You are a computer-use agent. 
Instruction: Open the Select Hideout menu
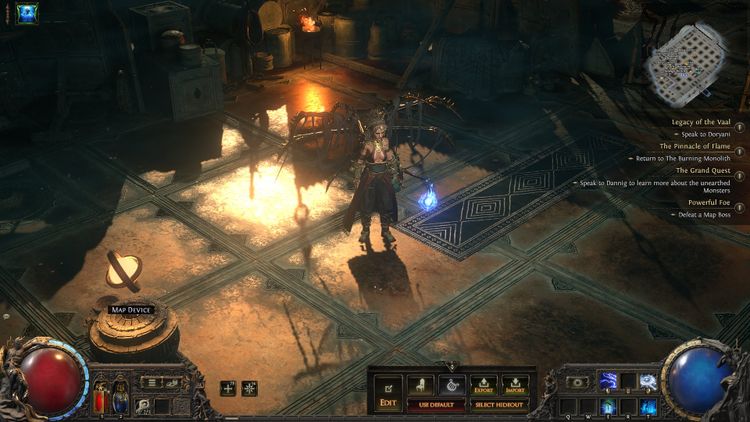tap(499, 403)
